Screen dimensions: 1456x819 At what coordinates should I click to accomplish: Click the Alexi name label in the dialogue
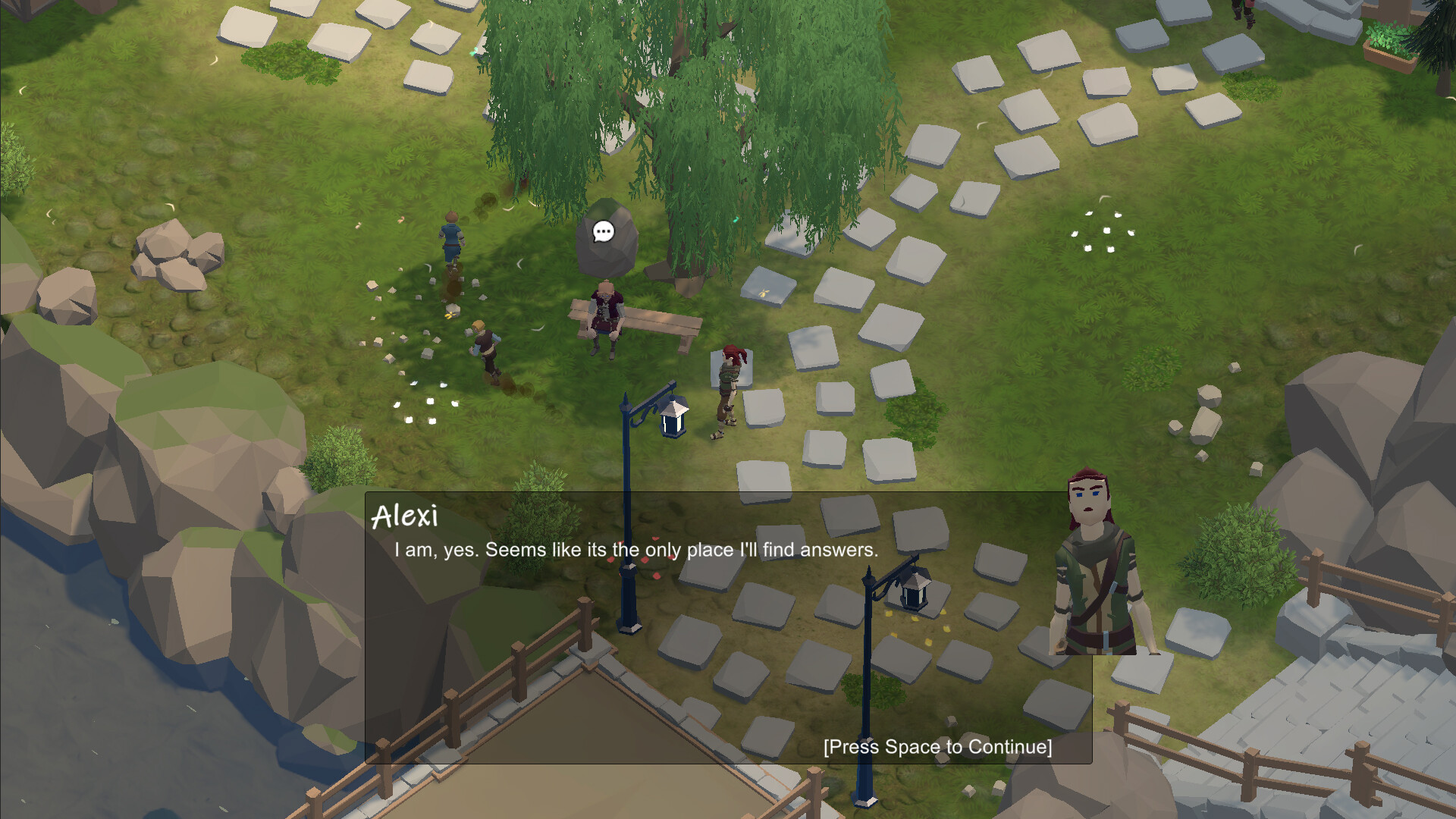406,519
